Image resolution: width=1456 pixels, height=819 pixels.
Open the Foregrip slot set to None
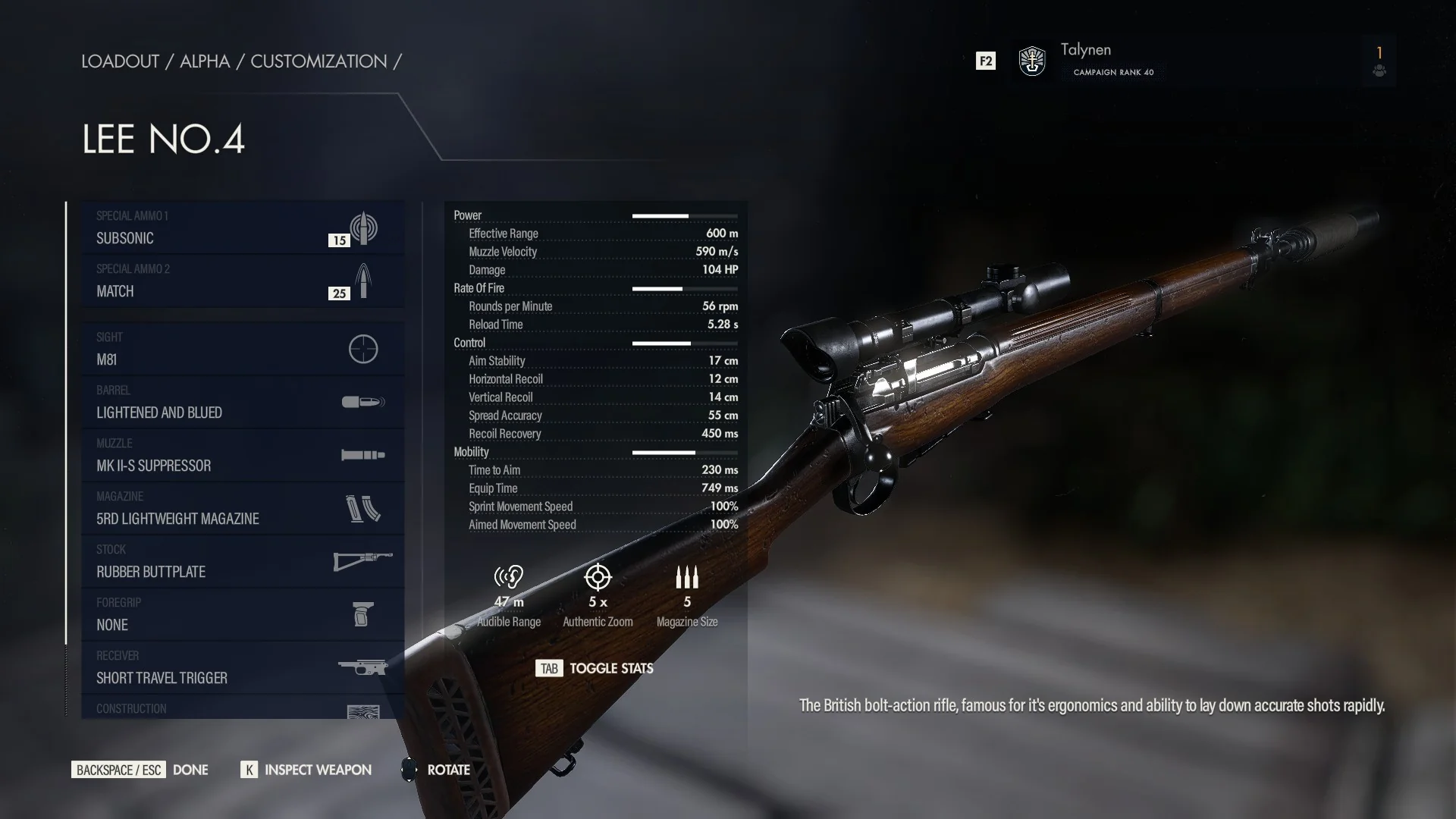pos(242,615)
